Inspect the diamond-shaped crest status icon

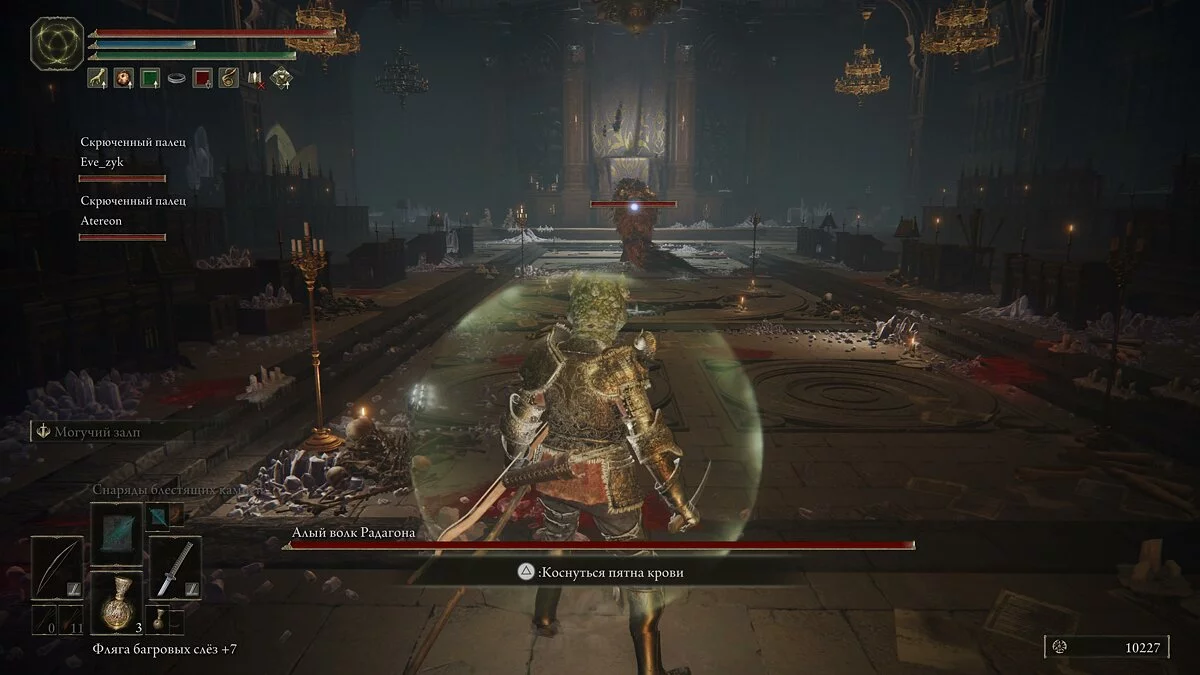[x=281, y=79]
